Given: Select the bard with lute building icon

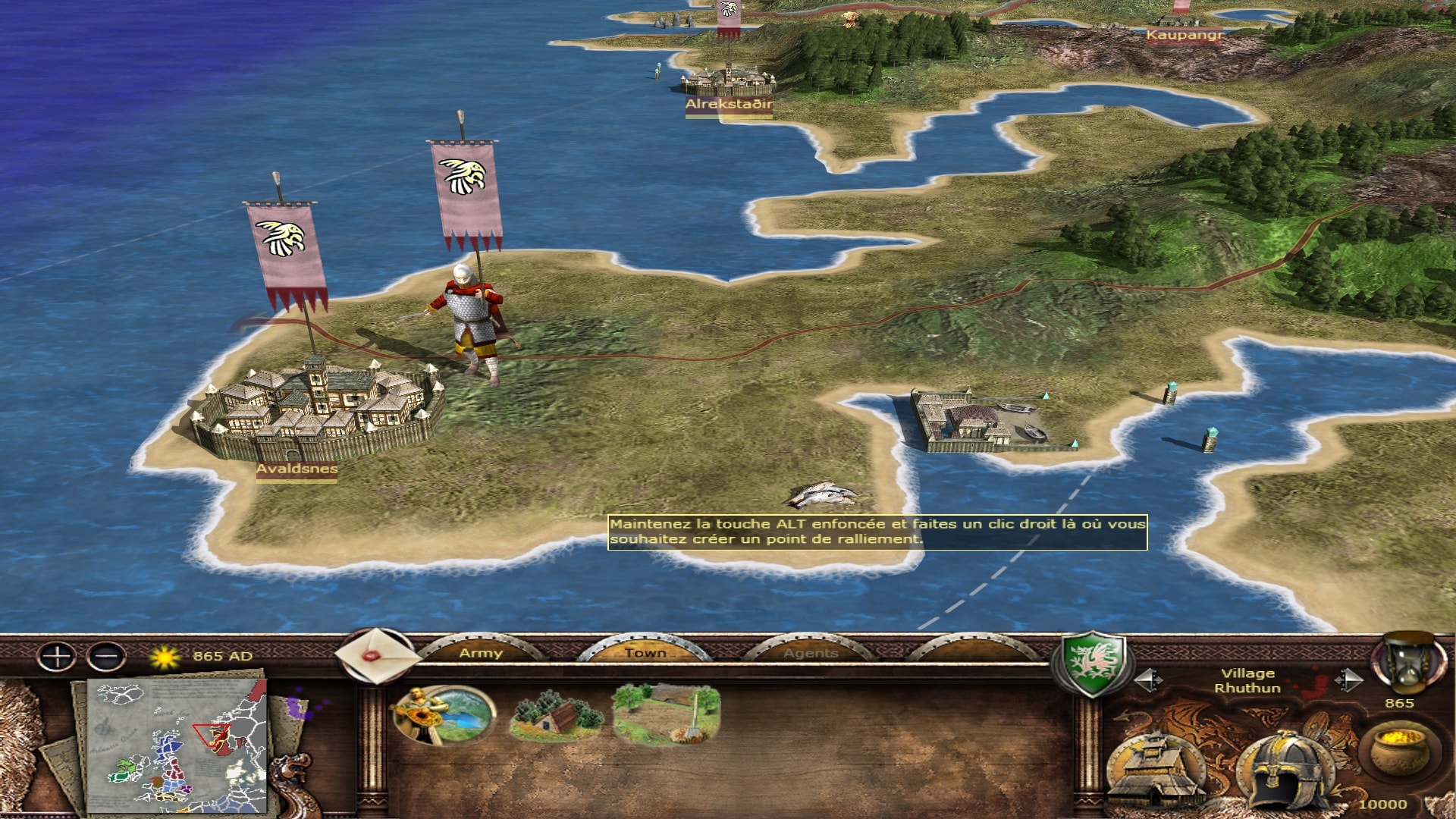Looking at the screenshot, I should (x=443, y=714).
